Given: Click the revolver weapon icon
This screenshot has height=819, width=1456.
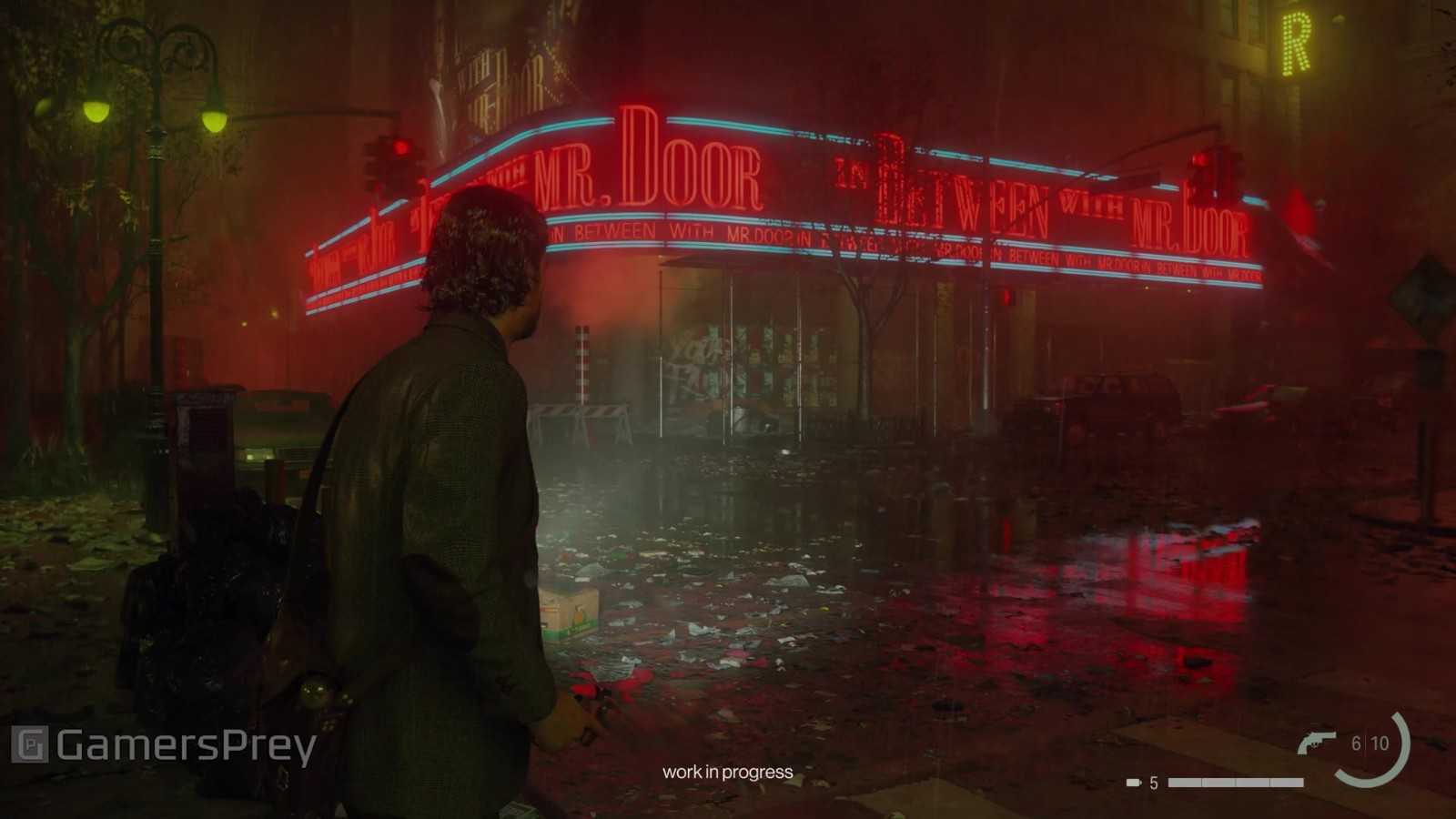Looking at the screenshot, I should [1317, 743].
